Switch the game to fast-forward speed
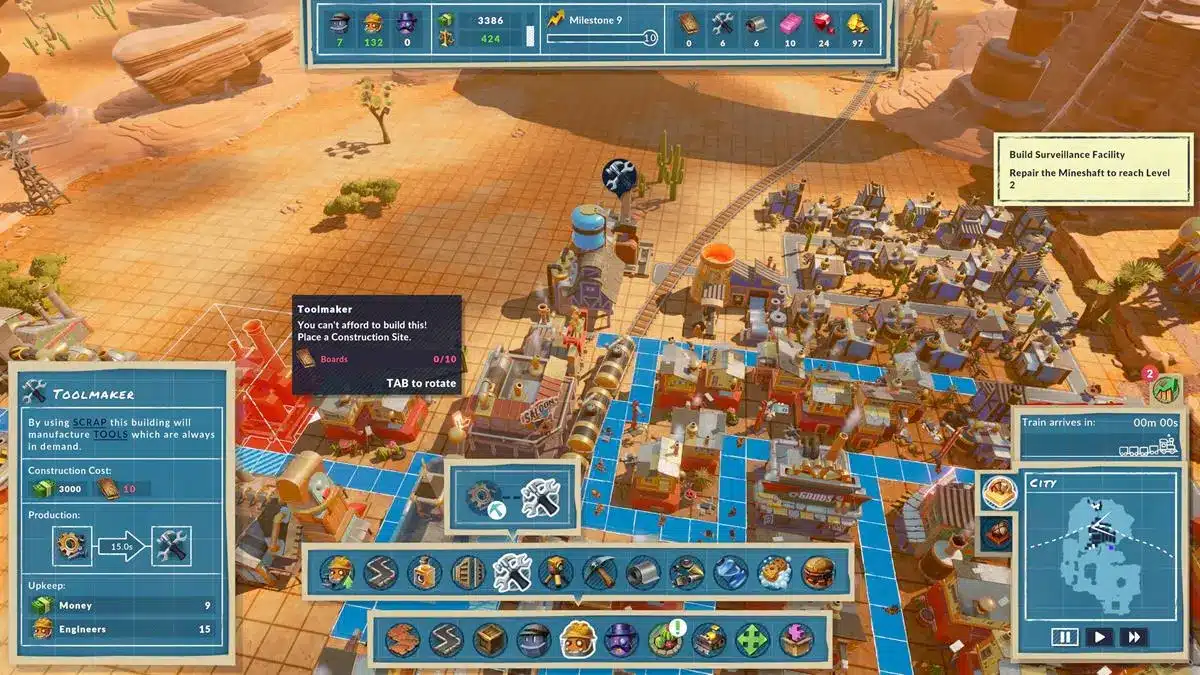Viewport: 1200px width, 675px height. [x=1134, y=636]
